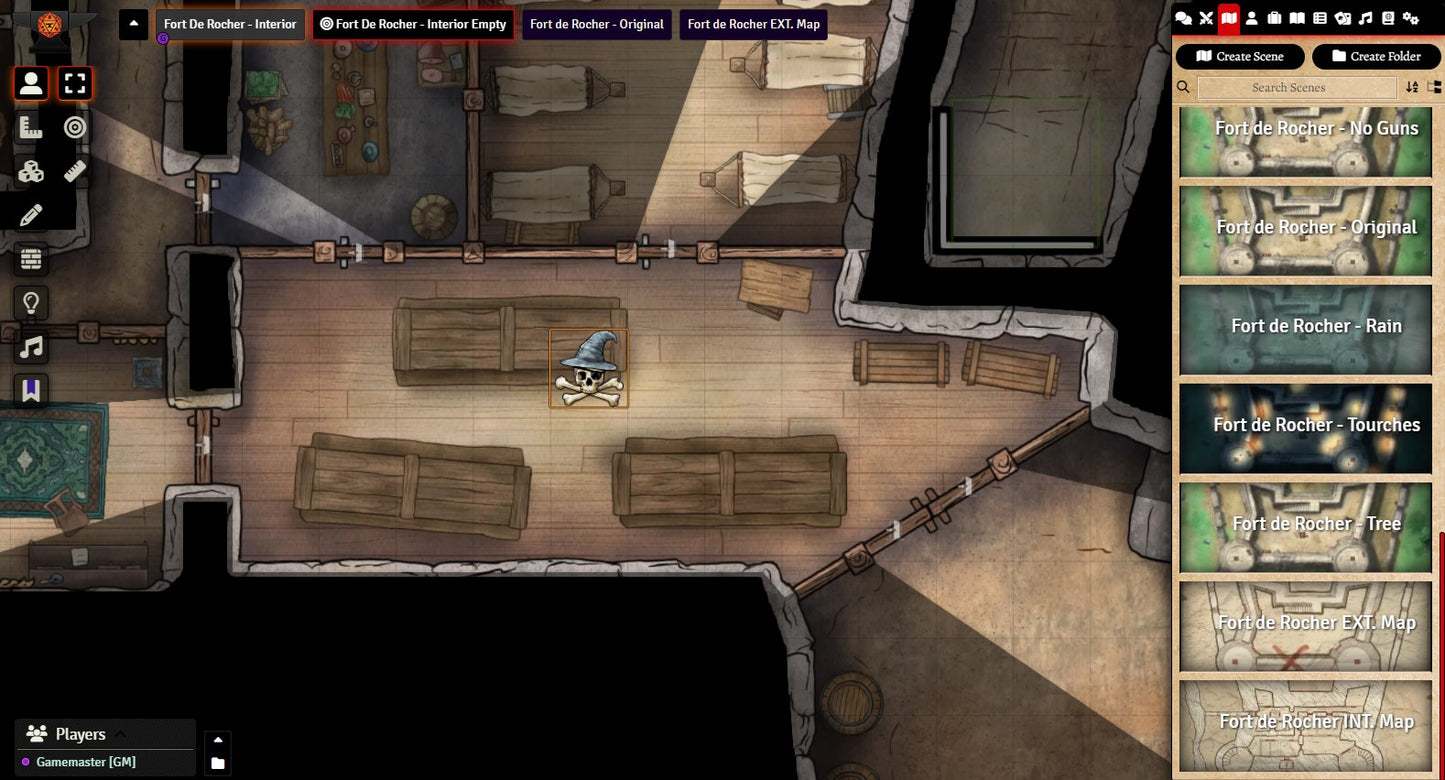
Task: Toggle the sort scenes alphabetically button
Action: (x=1412, y=88)
